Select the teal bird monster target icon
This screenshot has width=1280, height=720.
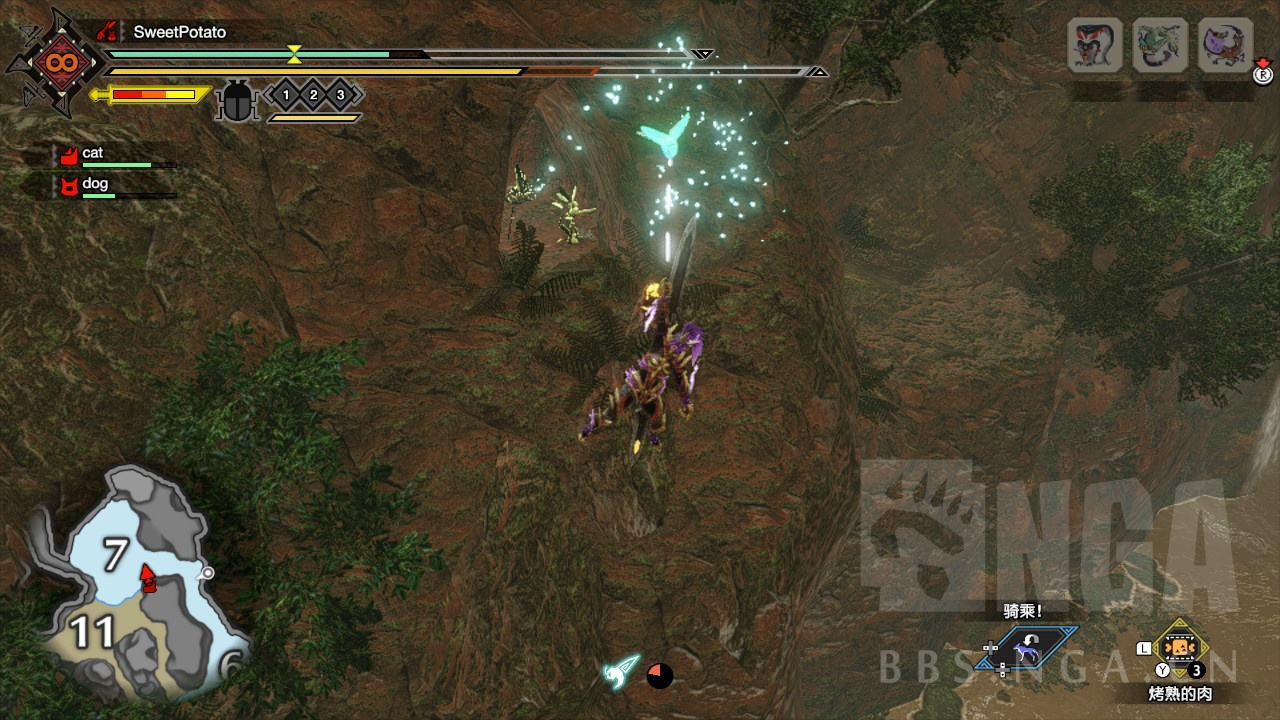pyautogui.click(x=1160, y=45)
